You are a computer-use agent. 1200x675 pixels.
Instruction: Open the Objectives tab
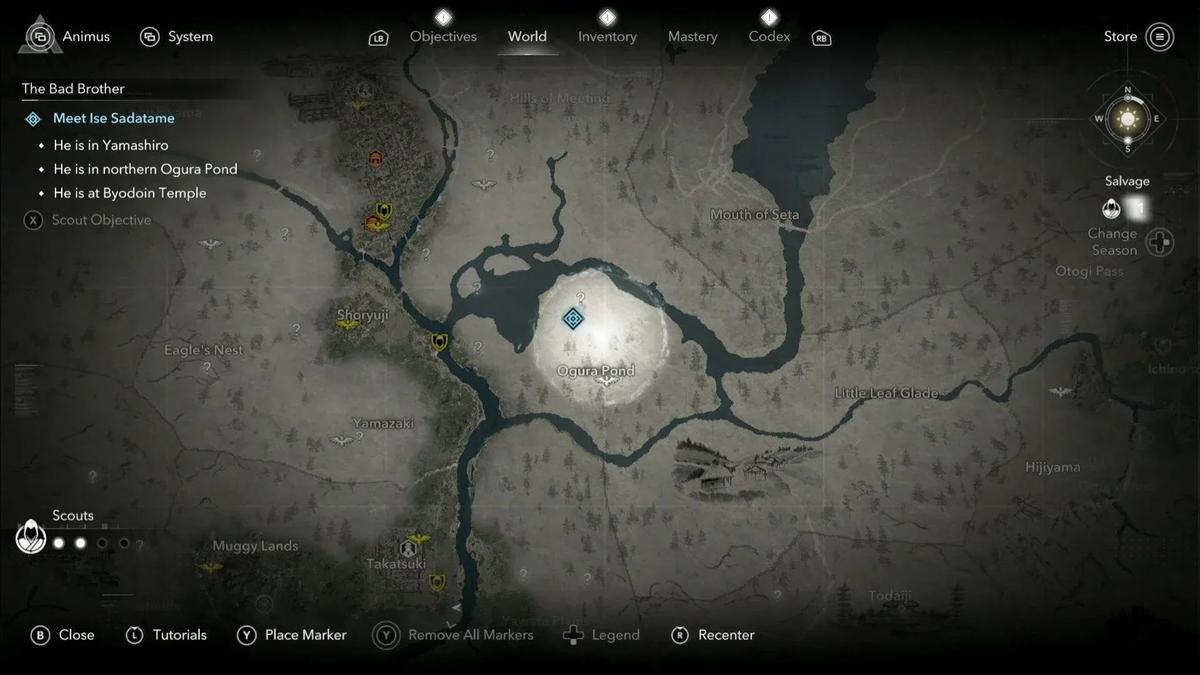[x=443, y=37]
